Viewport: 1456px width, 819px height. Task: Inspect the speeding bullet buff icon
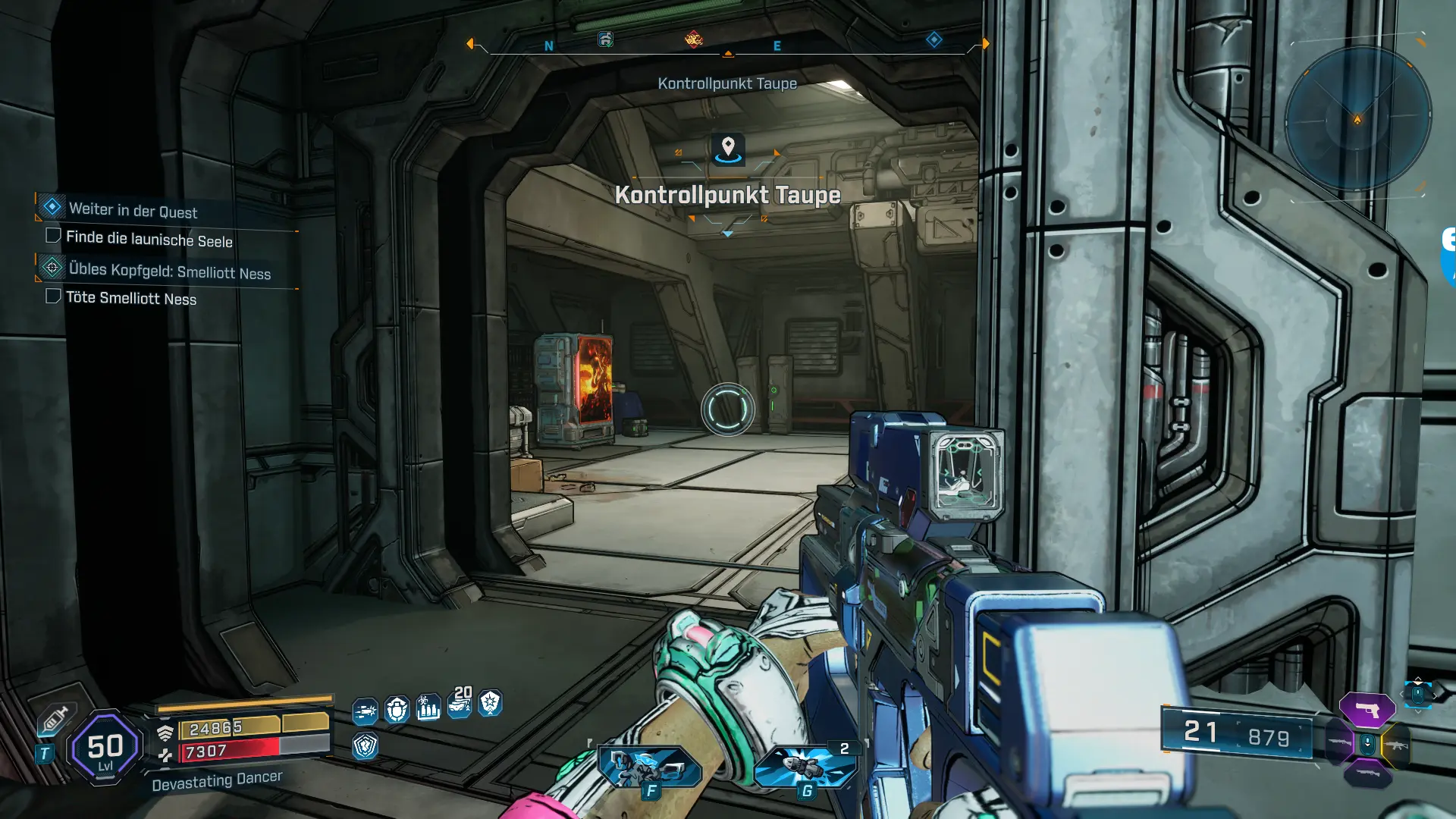[365, 711]
